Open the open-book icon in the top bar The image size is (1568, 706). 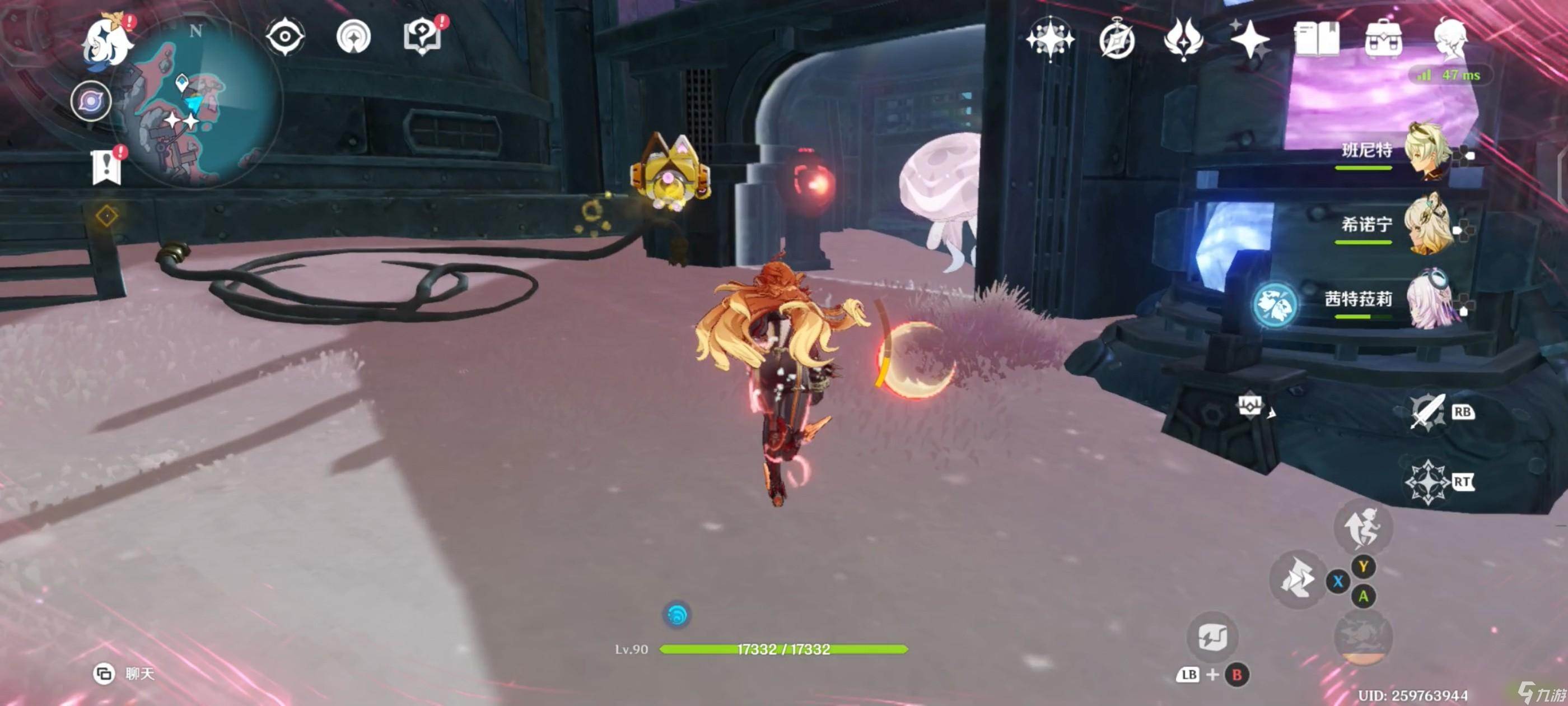tap(1317, 39)
